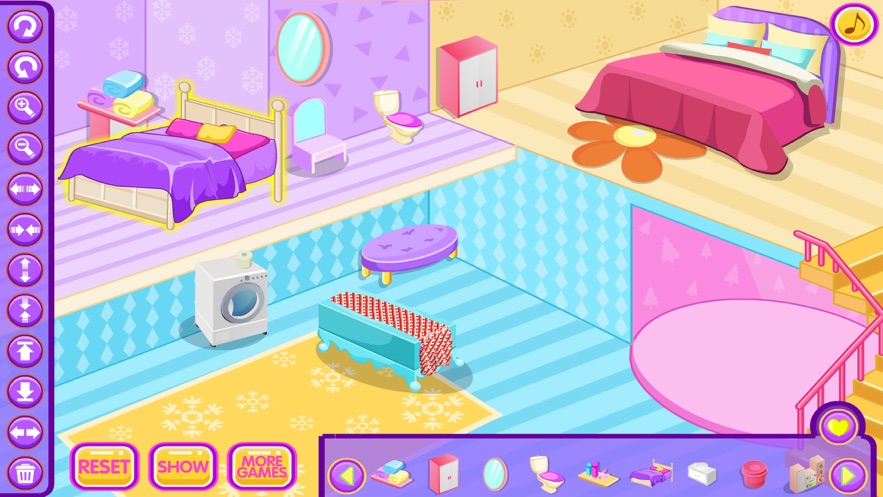Click the SHOW button

pyautogui.click(x=183, y=466)
